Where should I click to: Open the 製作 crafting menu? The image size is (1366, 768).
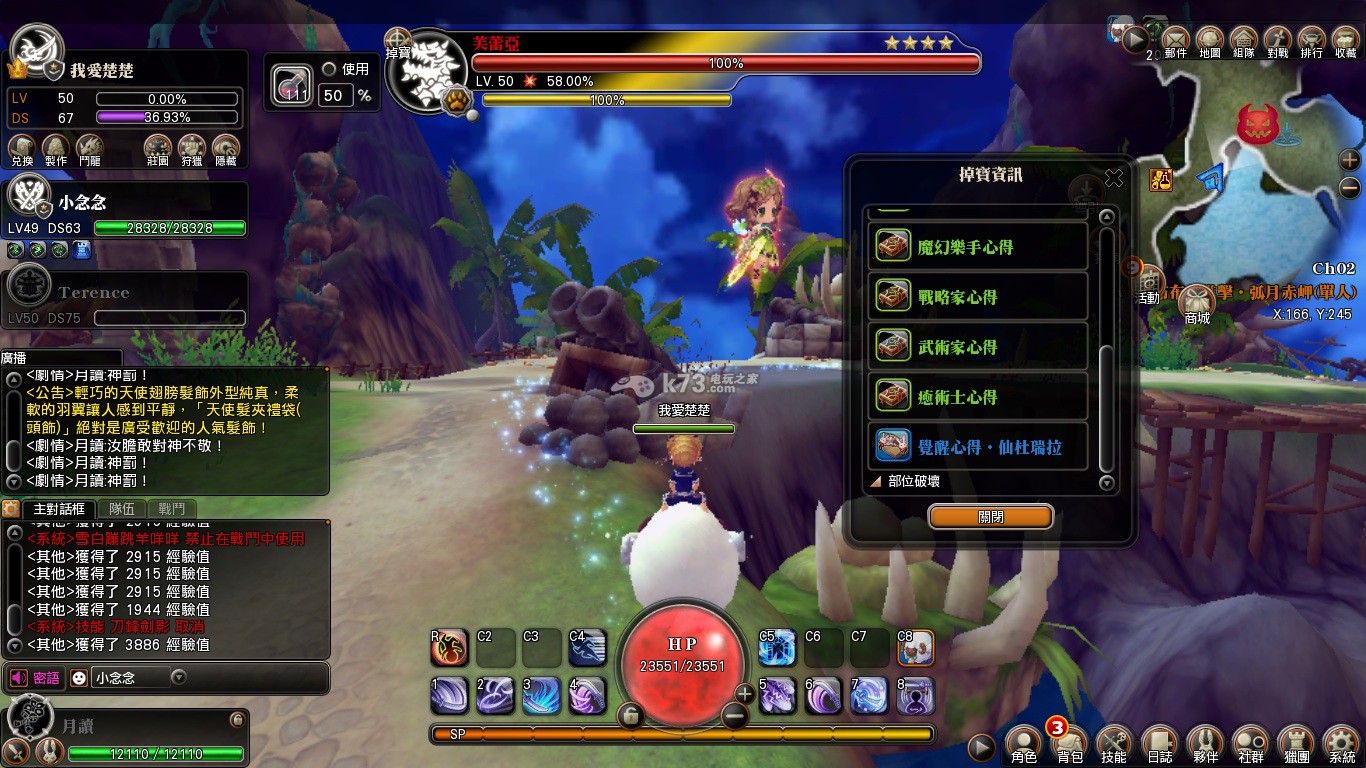point(56,150)
